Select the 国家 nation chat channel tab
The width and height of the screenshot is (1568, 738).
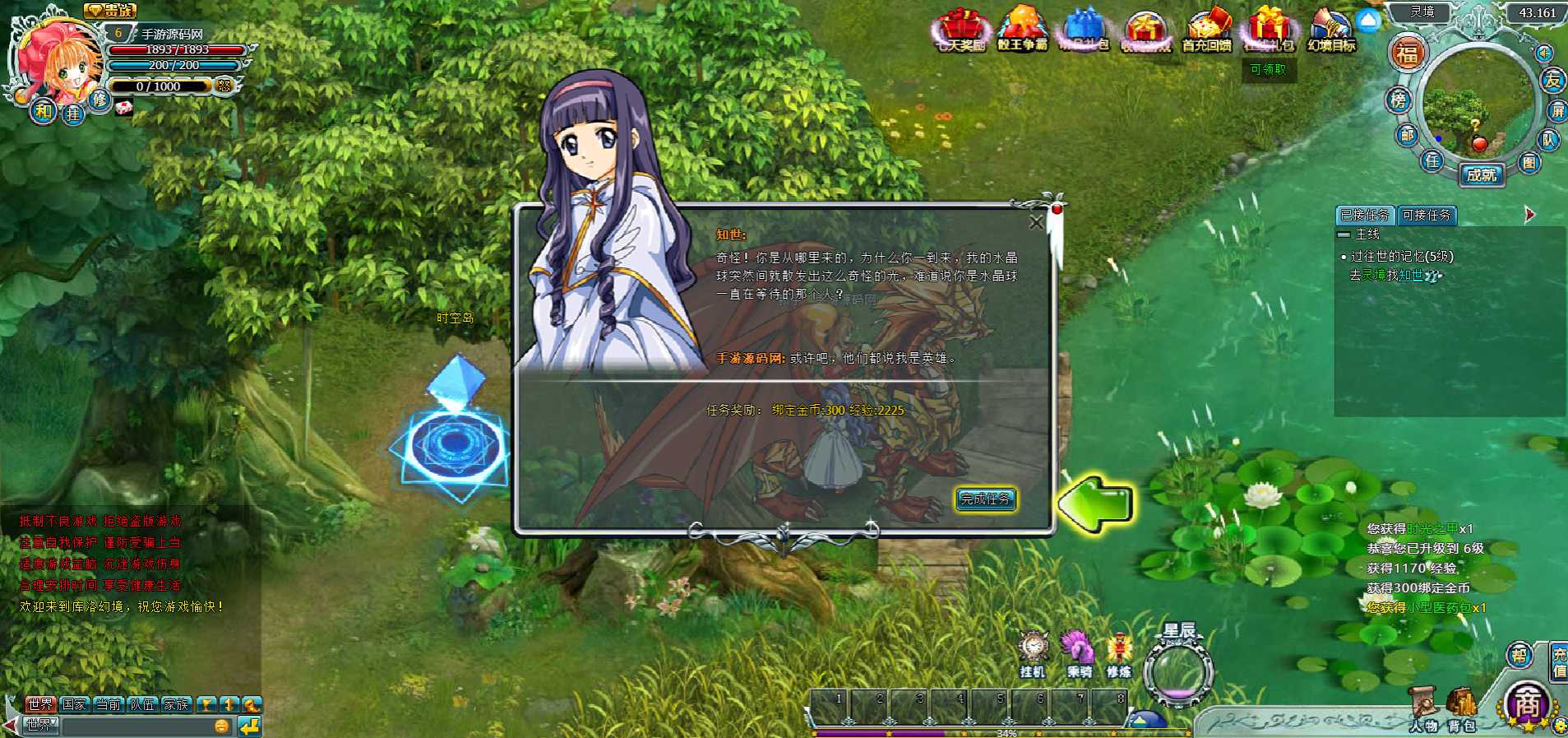[x=74, y=704]
